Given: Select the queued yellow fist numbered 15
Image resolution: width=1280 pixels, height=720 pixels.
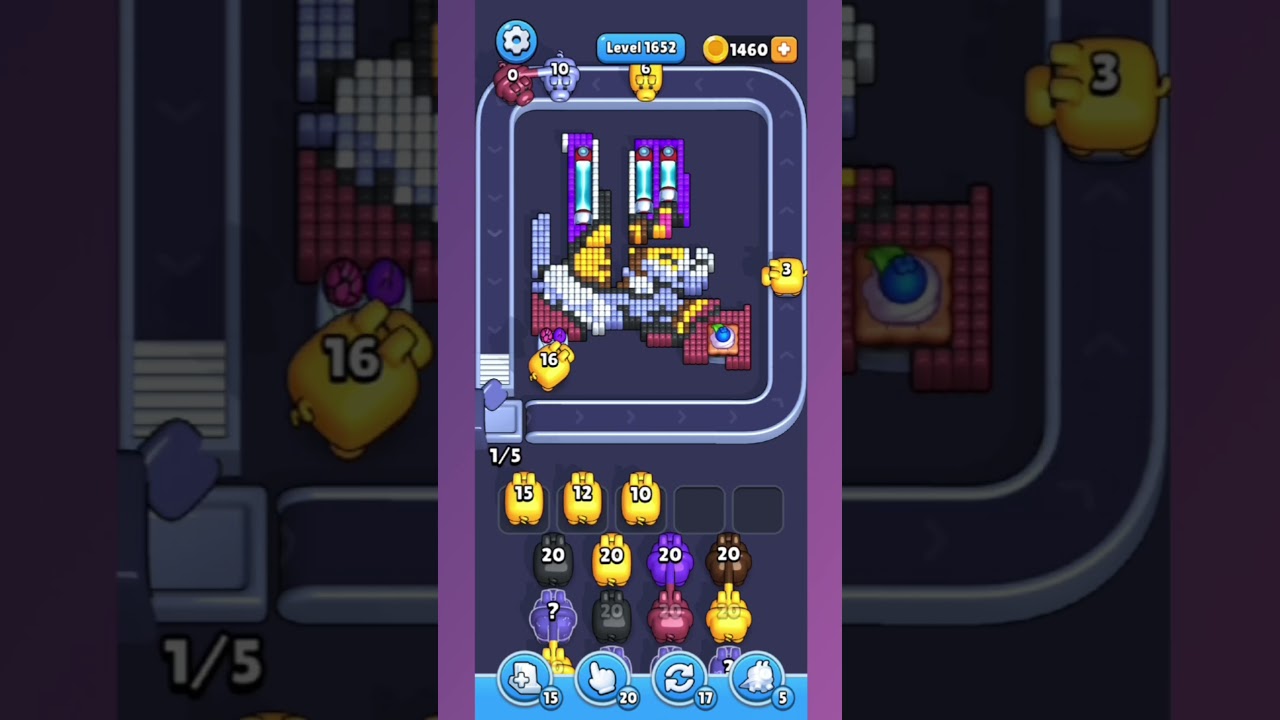Looking at the screenshot, I should [524, 500].
